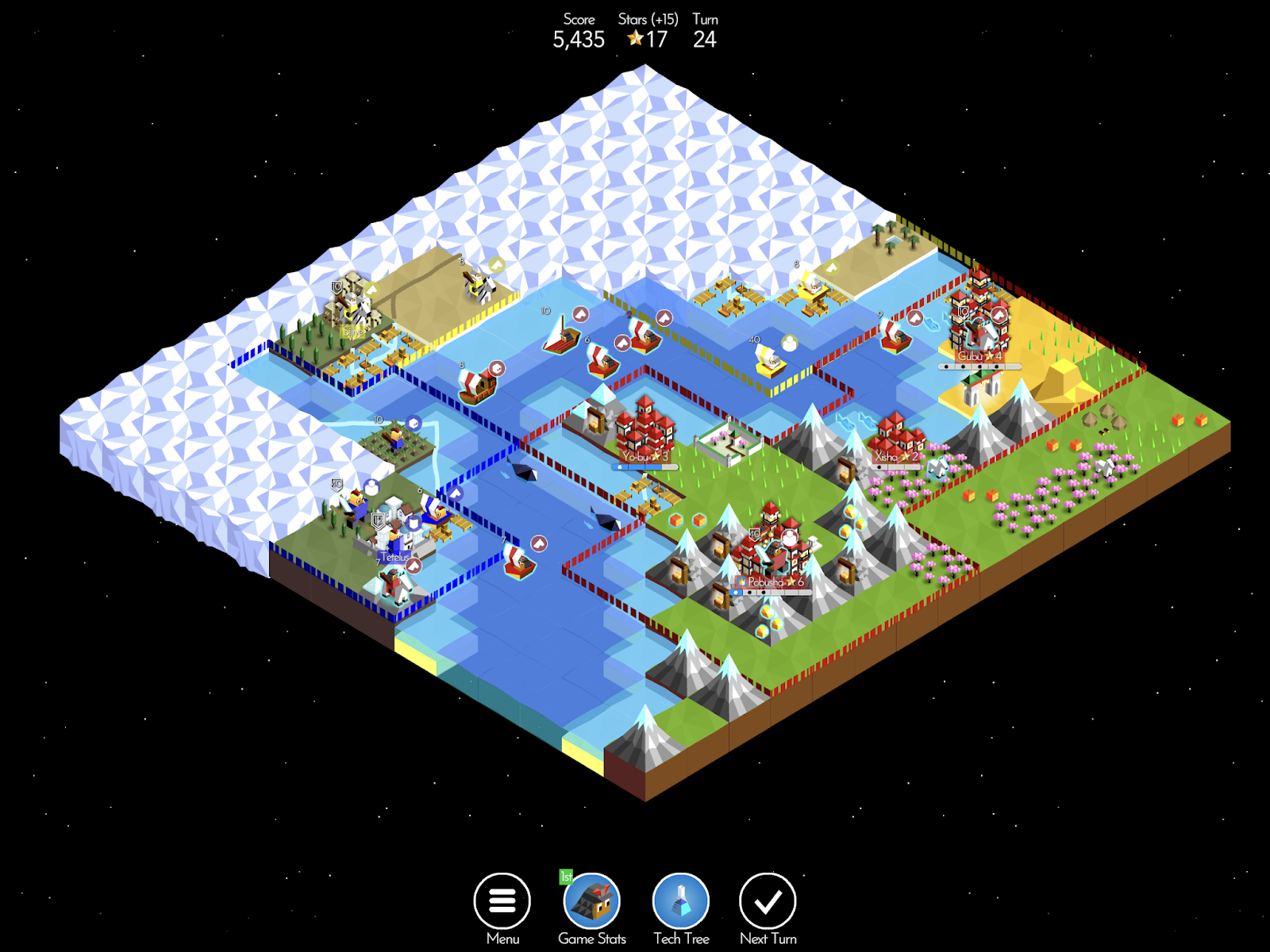Click the Next Turn label

768,939
